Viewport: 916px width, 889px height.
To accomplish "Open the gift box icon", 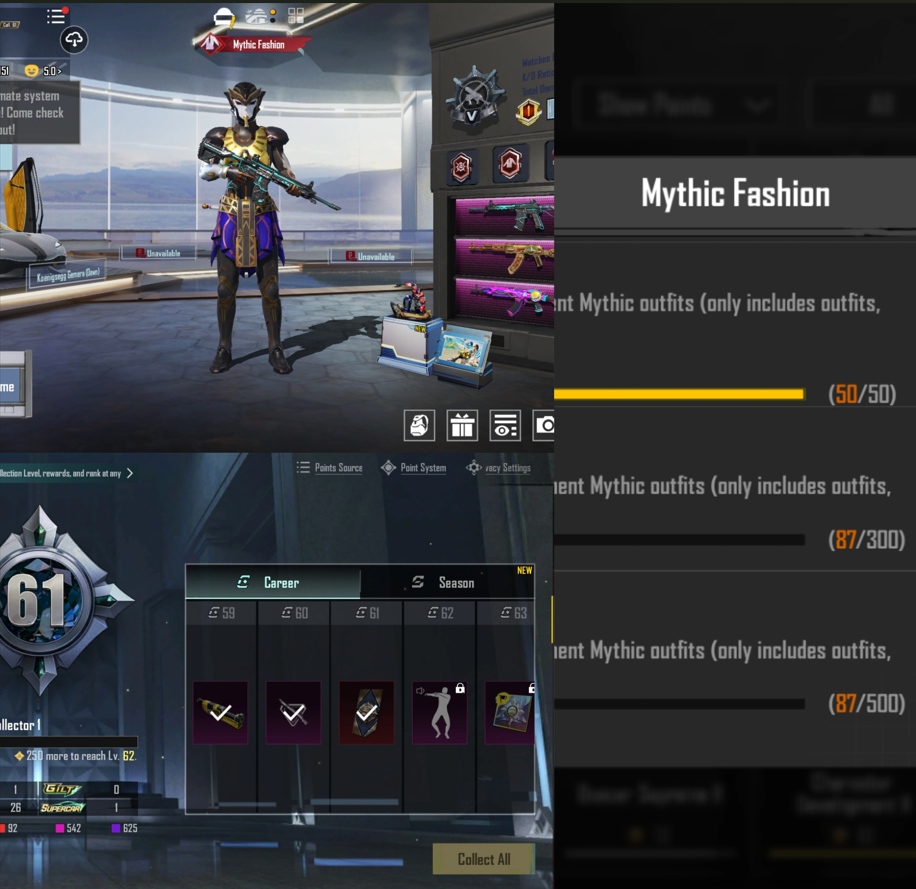I will [462, 426].
